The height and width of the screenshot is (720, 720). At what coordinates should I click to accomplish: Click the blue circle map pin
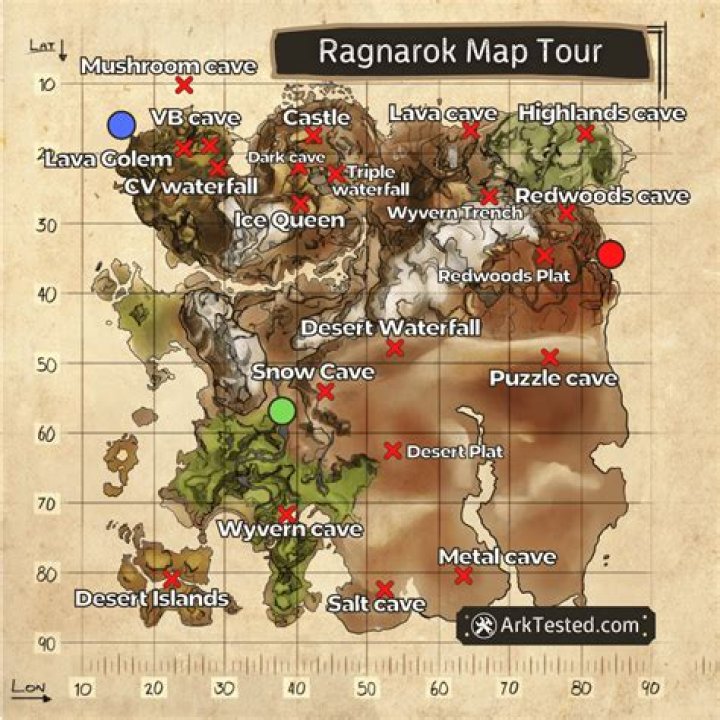pyautogui.click(x=121, y=124)
